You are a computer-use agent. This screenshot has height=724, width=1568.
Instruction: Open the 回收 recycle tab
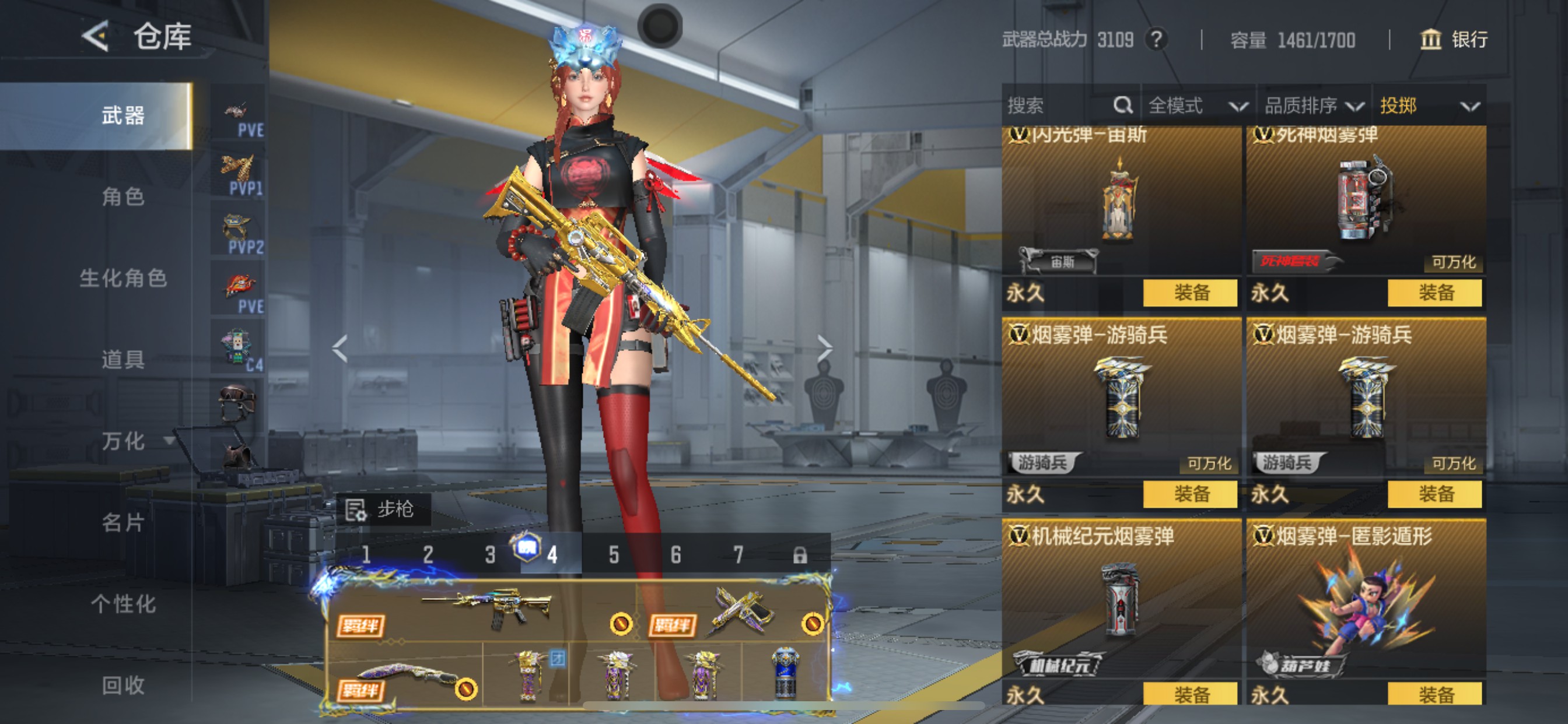(x=123, y=686)
